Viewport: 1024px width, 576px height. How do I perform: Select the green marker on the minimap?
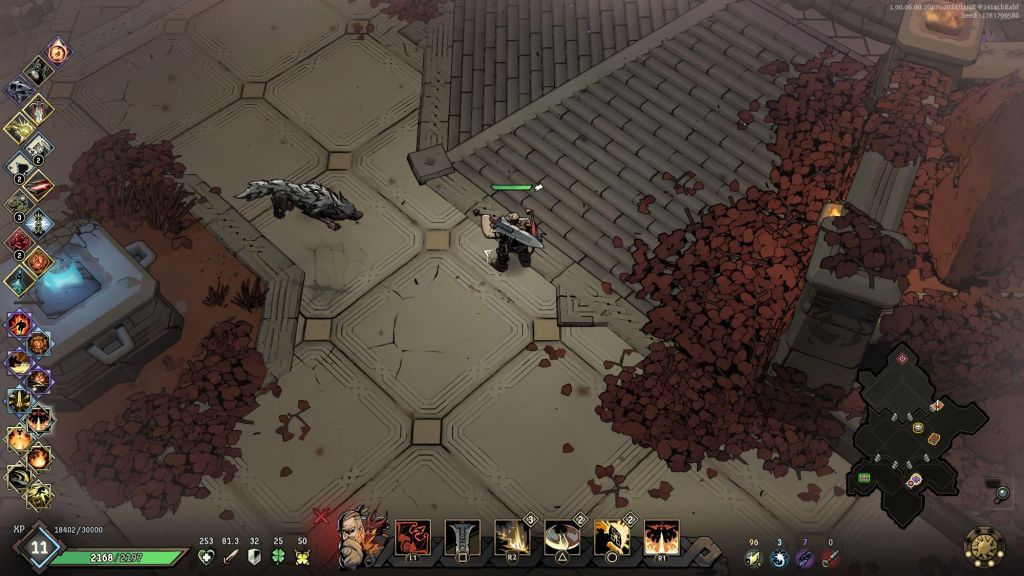[863, 478]
